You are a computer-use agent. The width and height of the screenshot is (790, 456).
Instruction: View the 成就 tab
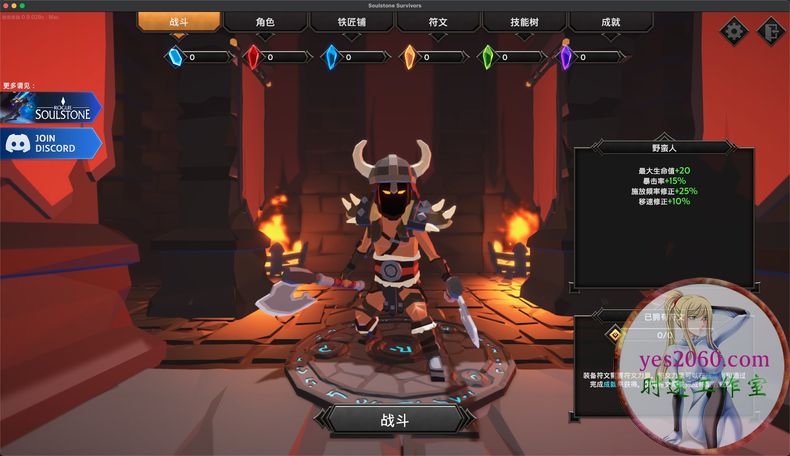click(610, 22)
